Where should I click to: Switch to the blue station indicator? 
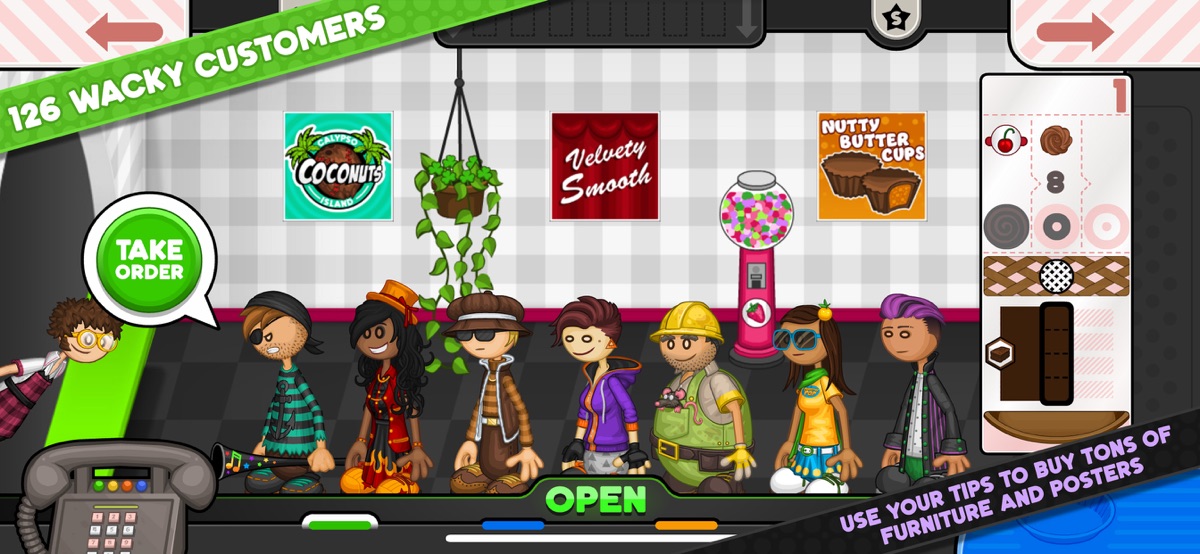513,524
